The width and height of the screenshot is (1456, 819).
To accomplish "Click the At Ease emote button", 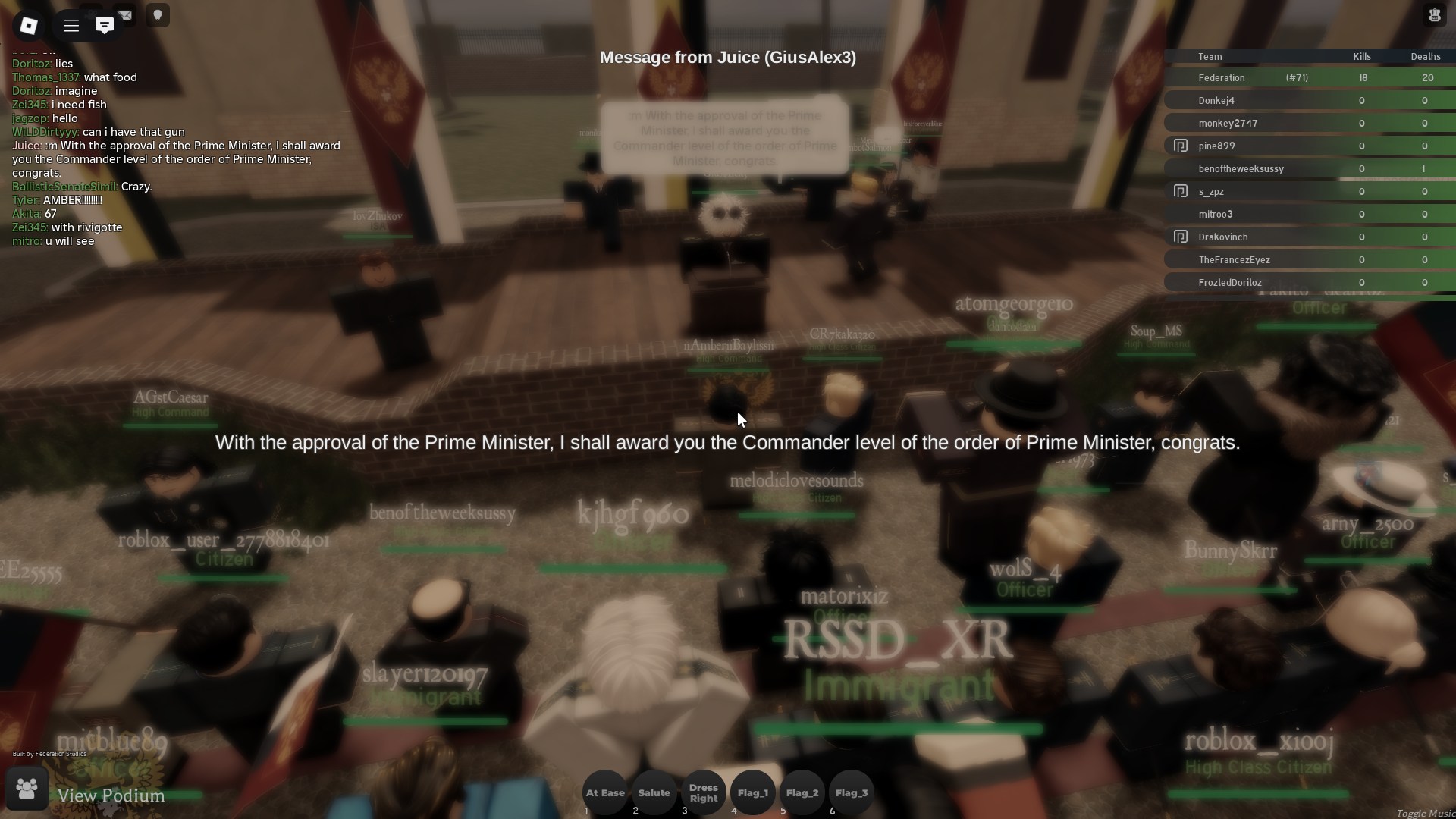I will pos(605,793).
